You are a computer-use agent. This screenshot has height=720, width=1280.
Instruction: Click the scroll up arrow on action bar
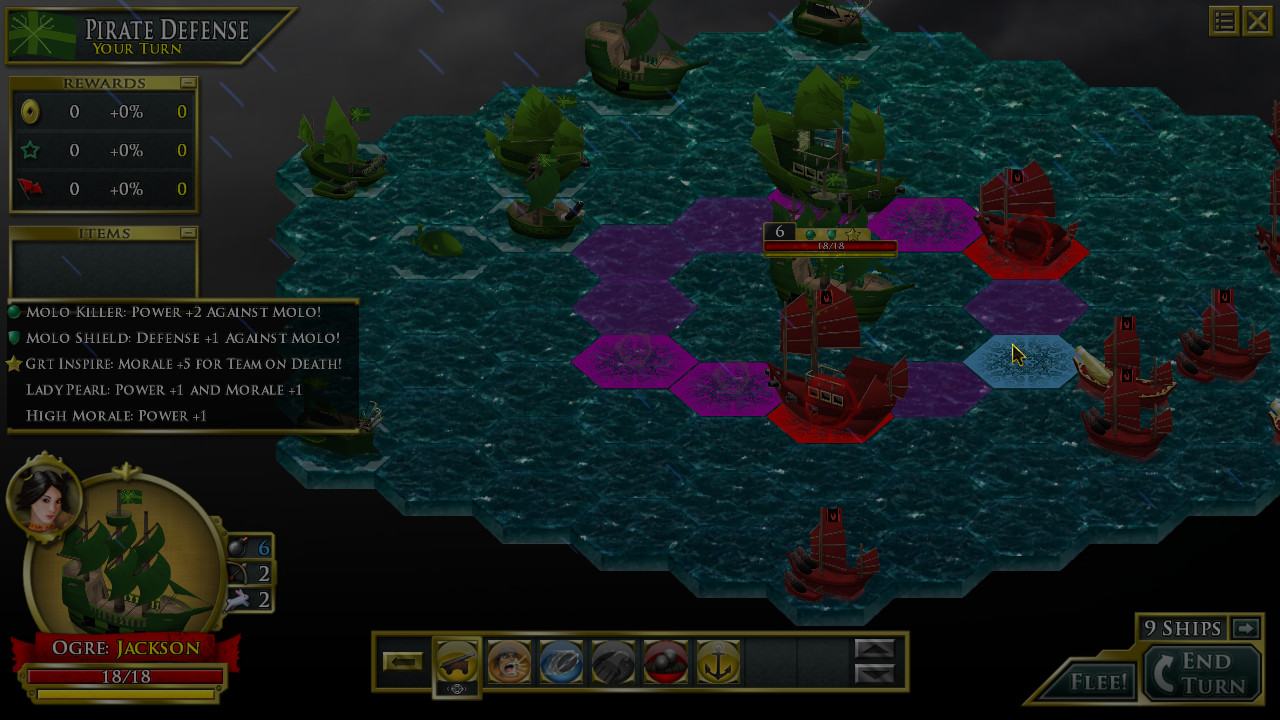(875, 649)
